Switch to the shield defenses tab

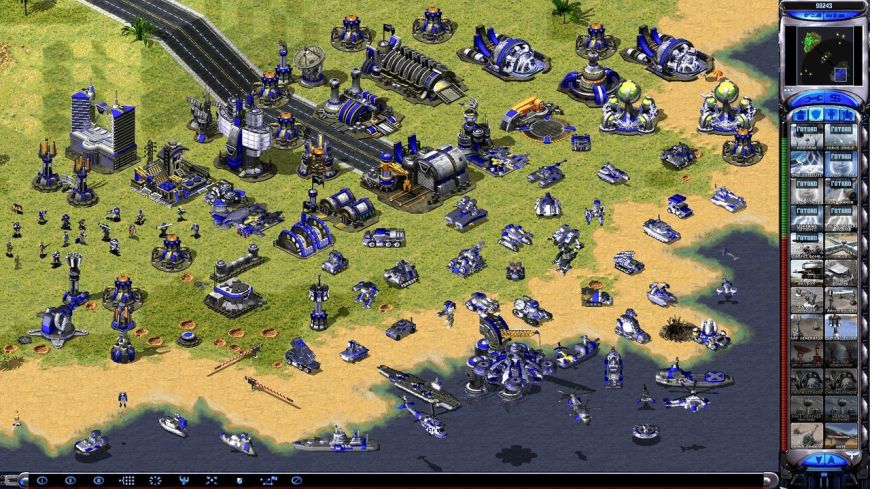coord(815,114)
